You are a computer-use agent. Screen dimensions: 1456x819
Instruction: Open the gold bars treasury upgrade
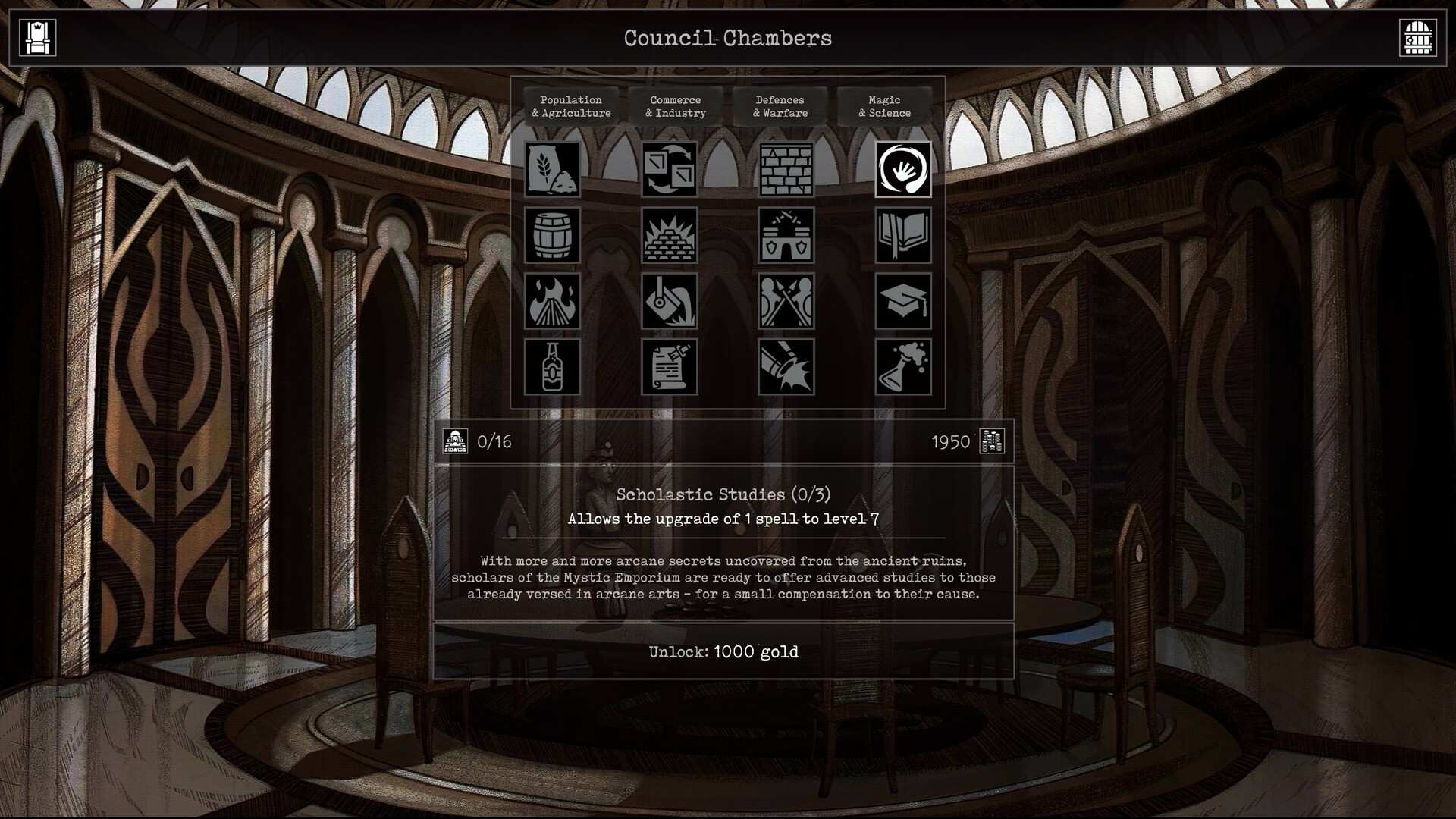669,235
